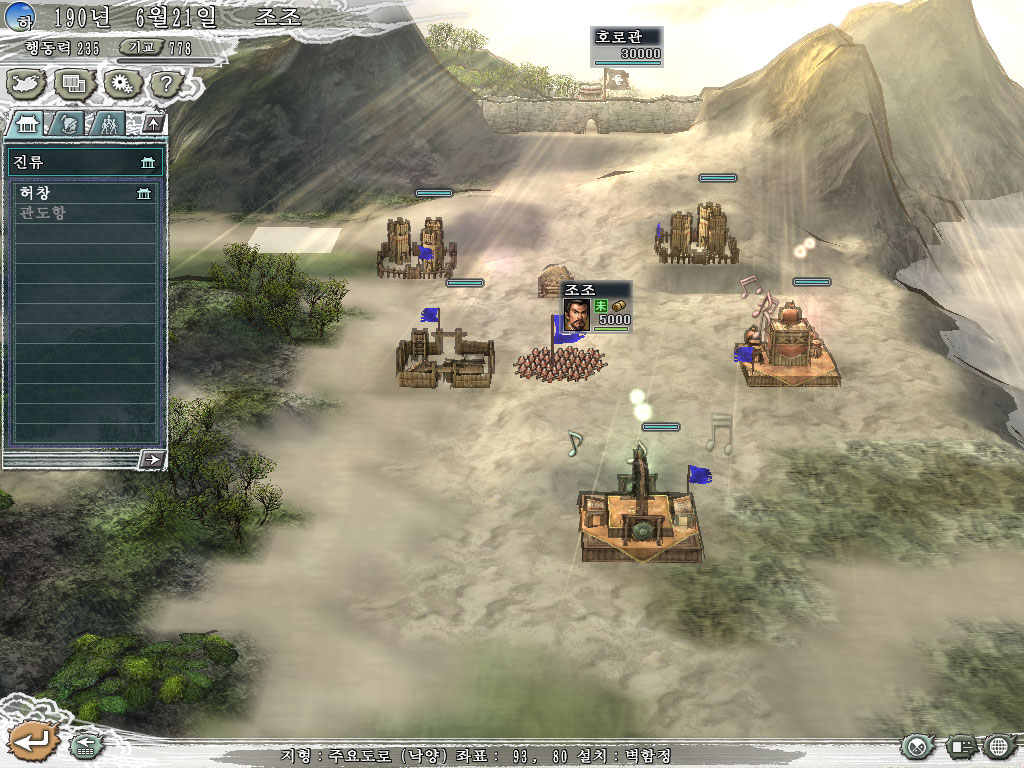
Task: Switch to the troops figures tab
Action: click(x=107, y=124)
